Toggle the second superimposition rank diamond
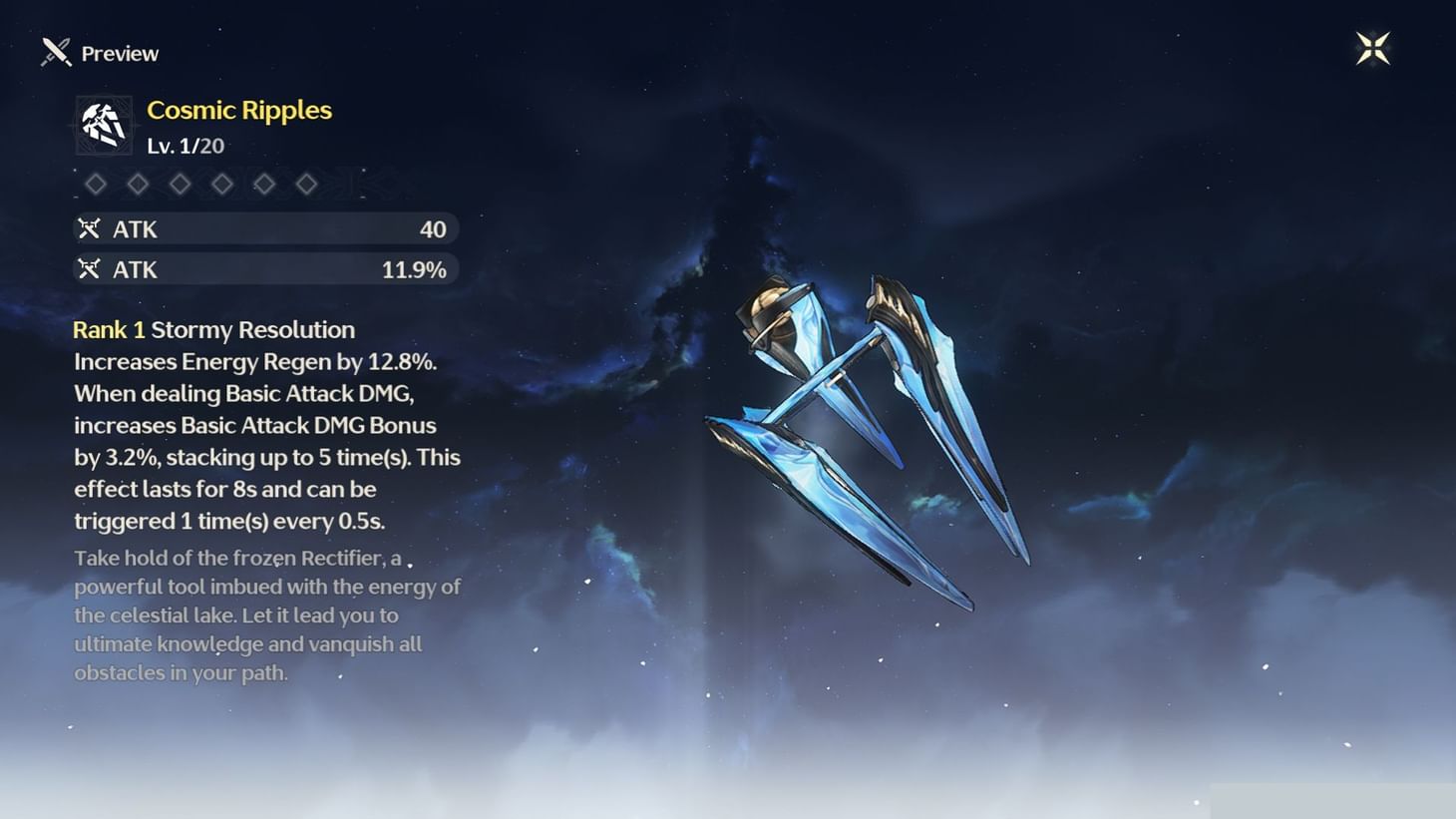1456x819 pixels. [x=138, y=184]
